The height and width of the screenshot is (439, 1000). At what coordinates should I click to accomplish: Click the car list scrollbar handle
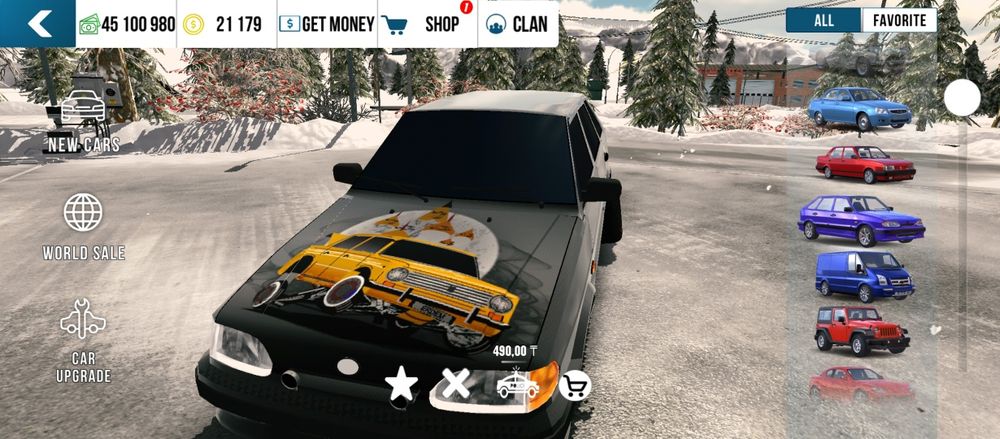point(963,97)
